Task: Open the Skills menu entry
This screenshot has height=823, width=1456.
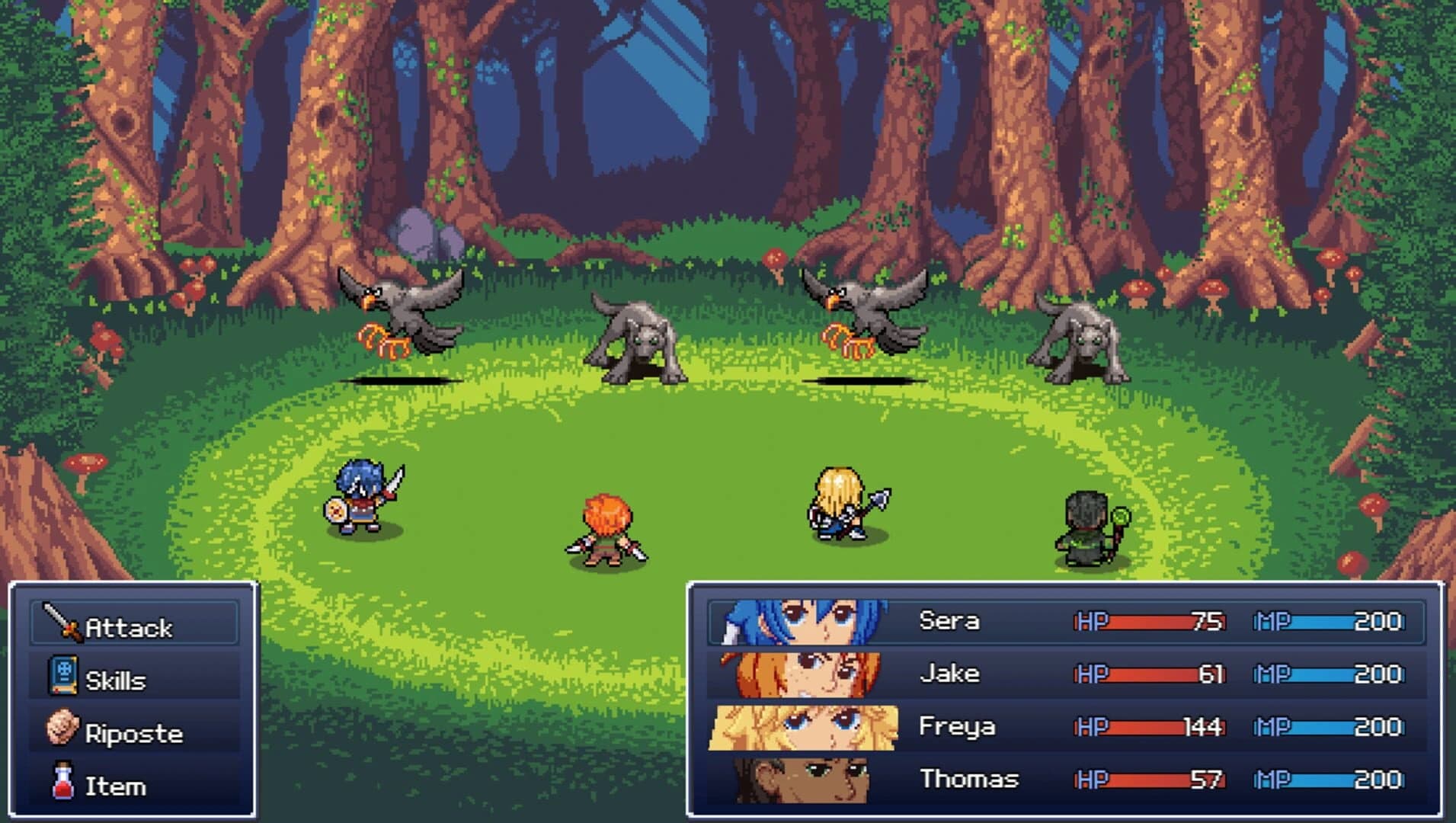Action: 116,680
